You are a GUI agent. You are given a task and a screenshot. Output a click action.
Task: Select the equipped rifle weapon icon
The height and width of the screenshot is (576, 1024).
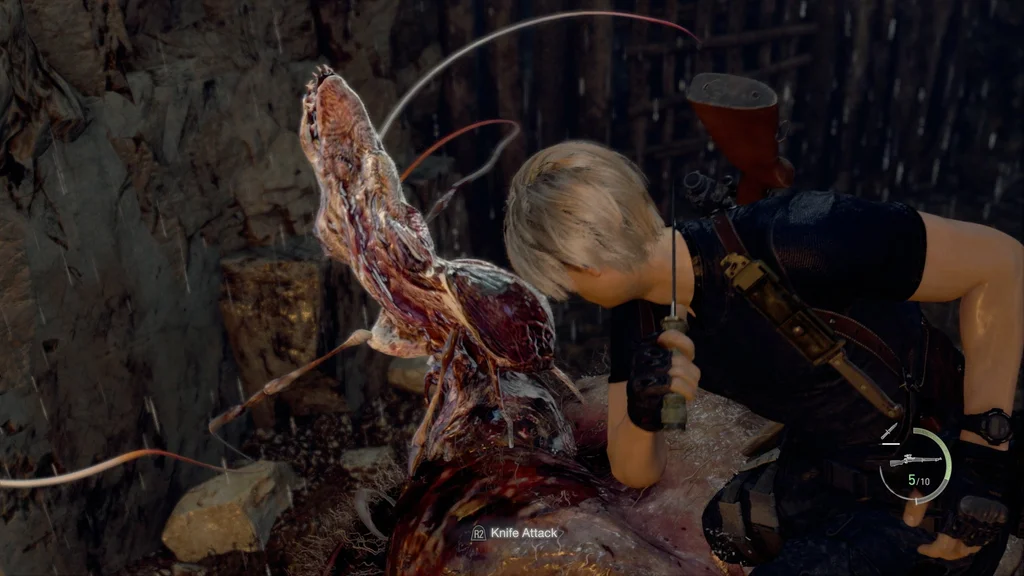tap(915, 461)
